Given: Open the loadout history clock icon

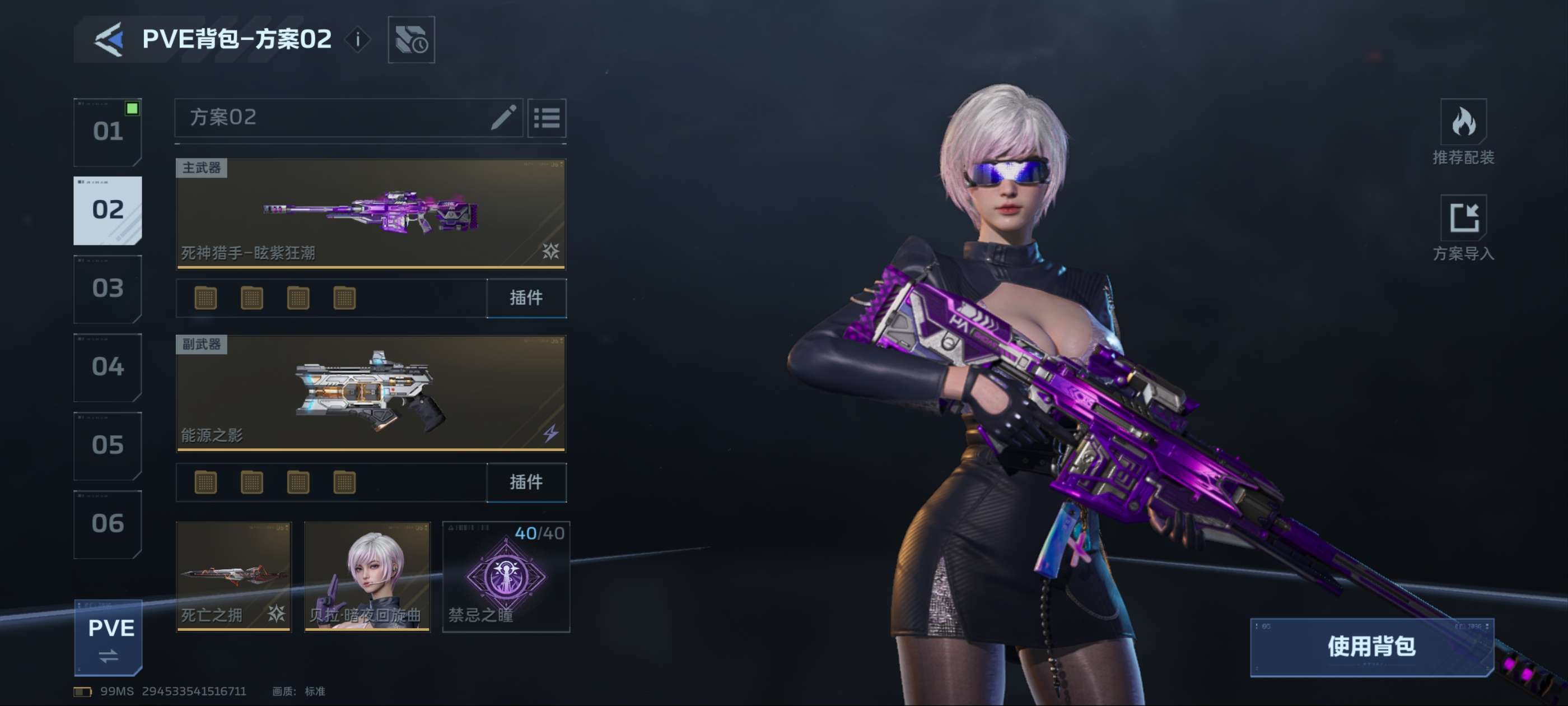Looking at the screenshot, I should tap(411, 40).
